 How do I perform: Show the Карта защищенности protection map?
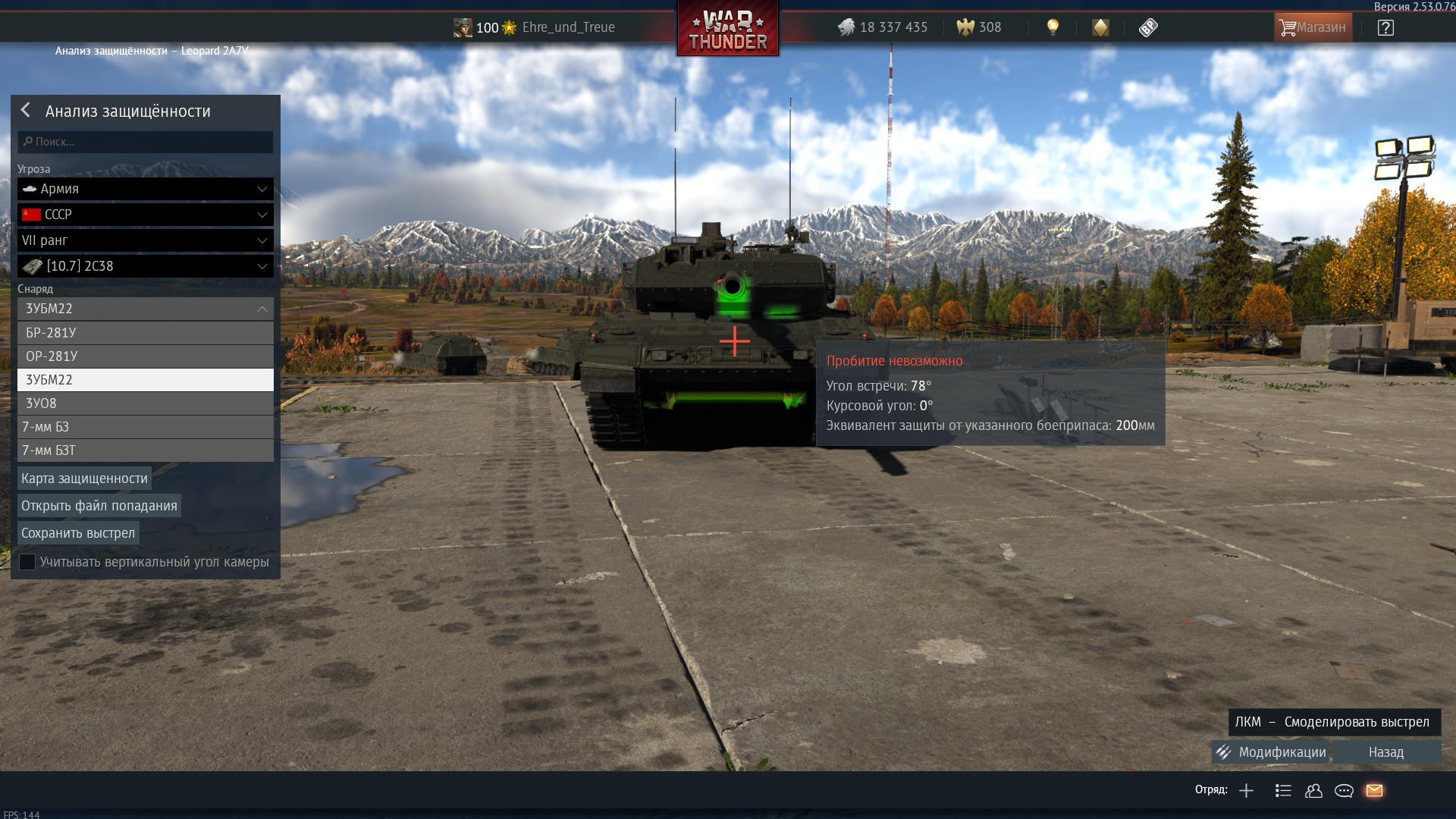click(84, 479)
